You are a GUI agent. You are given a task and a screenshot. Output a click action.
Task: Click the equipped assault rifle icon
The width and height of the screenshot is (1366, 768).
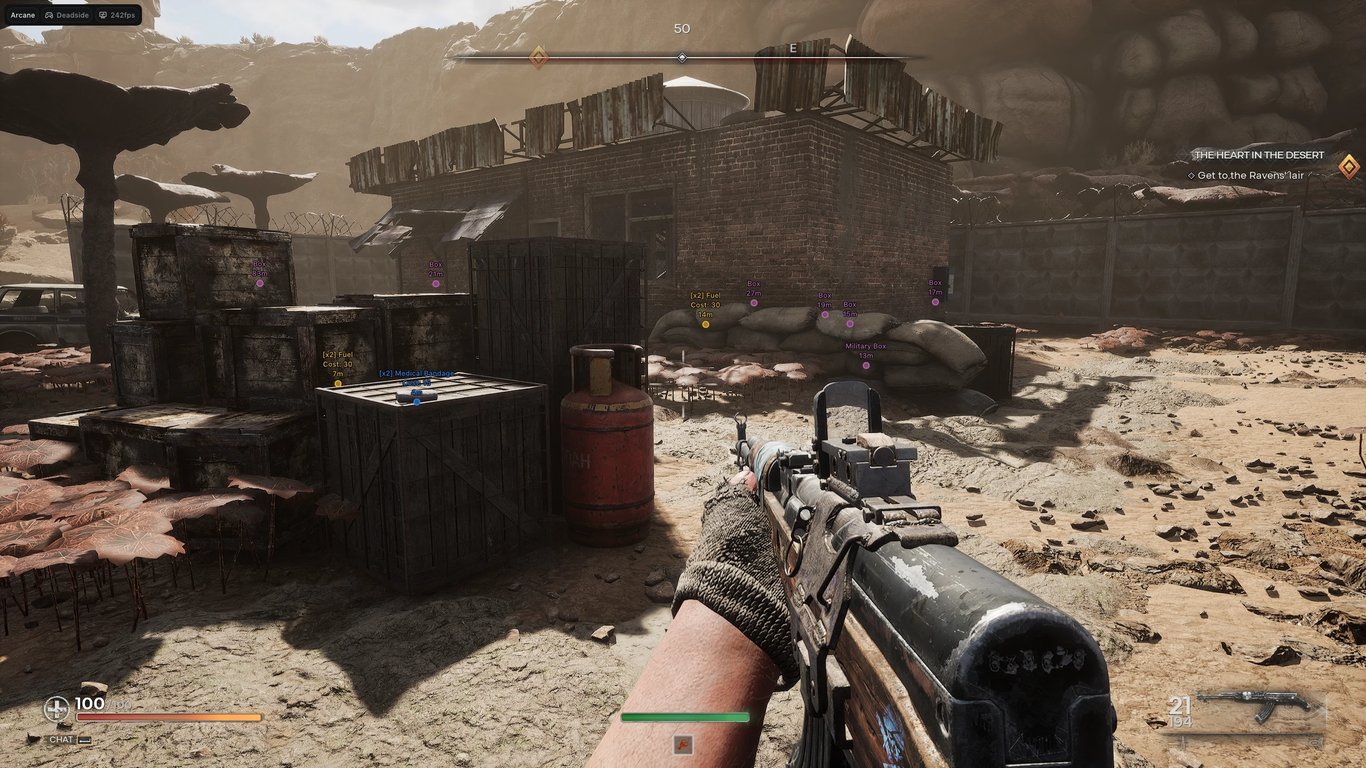pyautogui.click(x=1258, y=705)
